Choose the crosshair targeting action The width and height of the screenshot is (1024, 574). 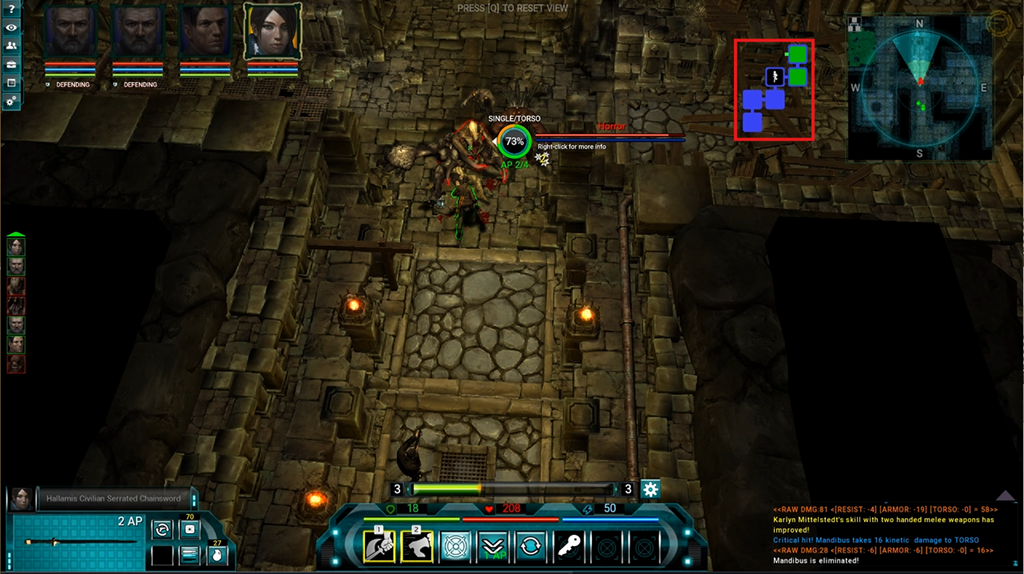tap(455, 547)
